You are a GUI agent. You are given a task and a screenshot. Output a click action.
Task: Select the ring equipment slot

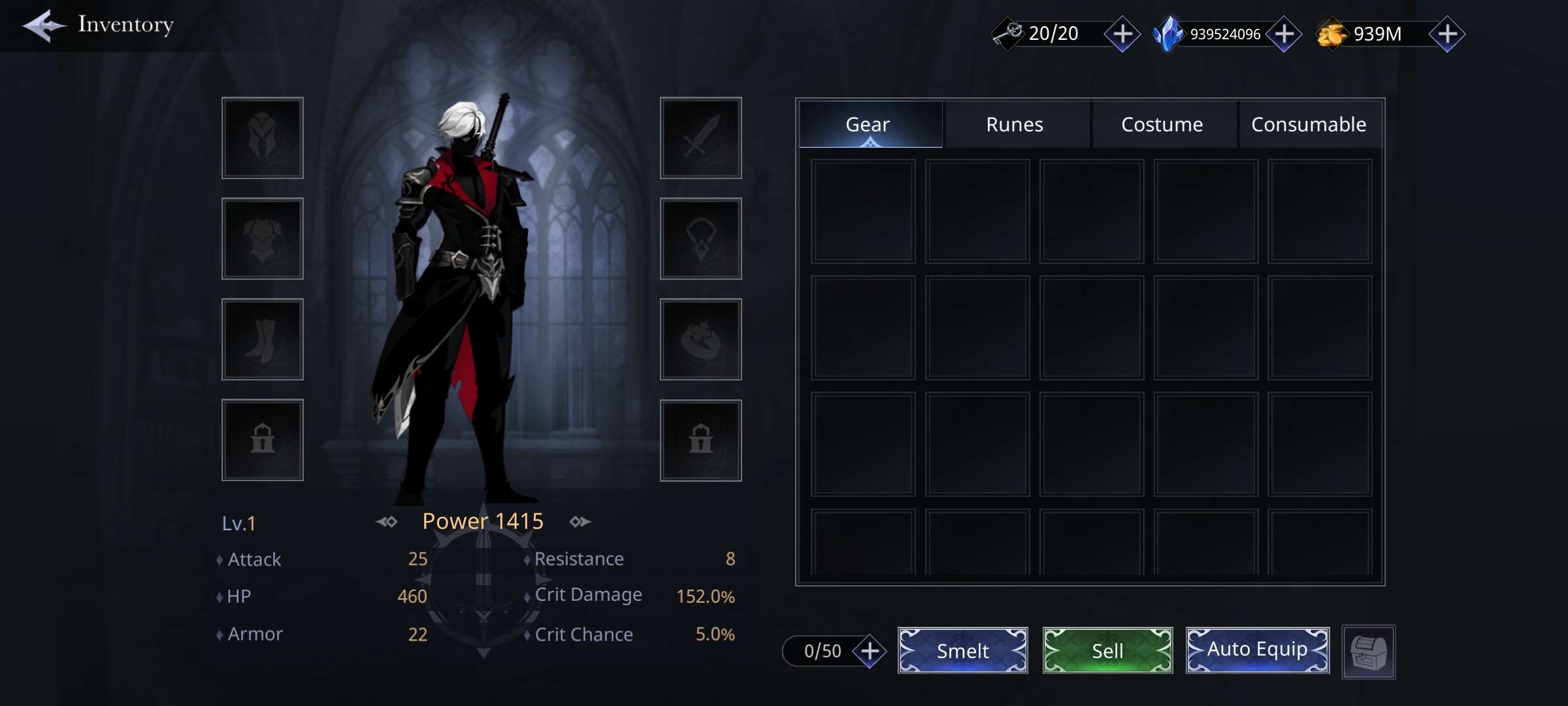700,339
